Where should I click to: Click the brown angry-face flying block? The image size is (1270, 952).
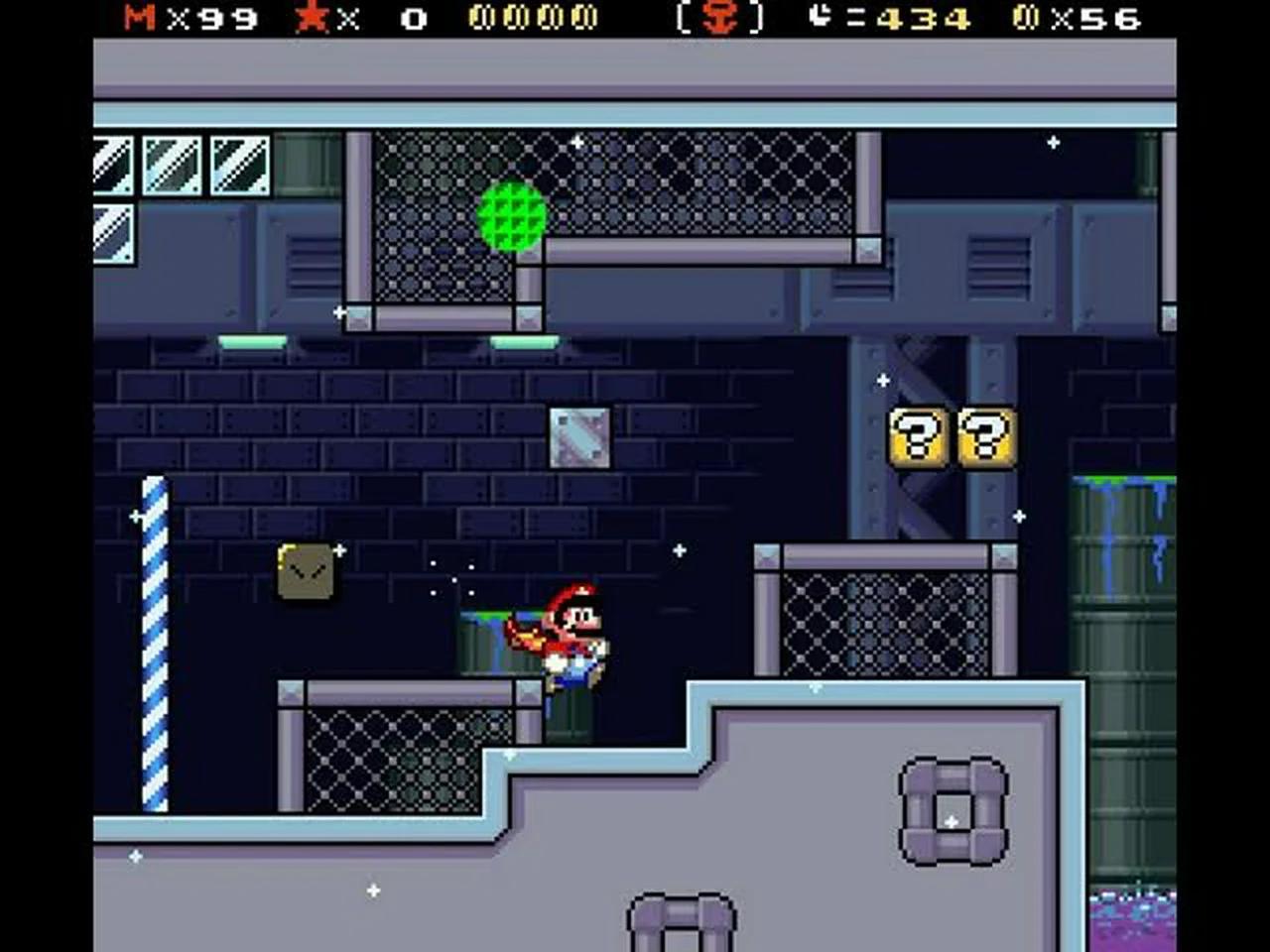pyautogui.click(x=305, y=570)
